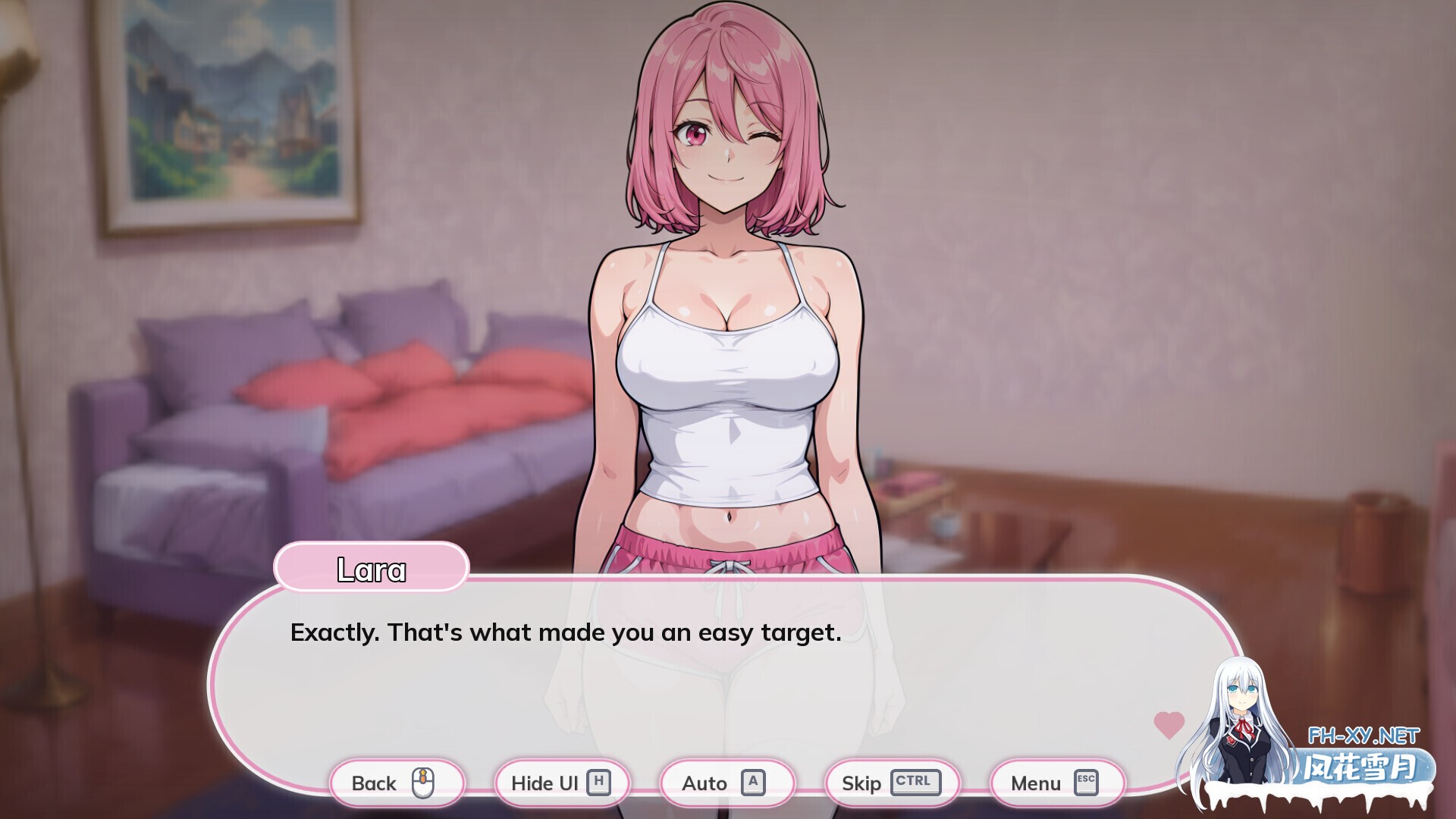
Task: Turn on Auto dialogue mode
Action: [x=726, y=783]
